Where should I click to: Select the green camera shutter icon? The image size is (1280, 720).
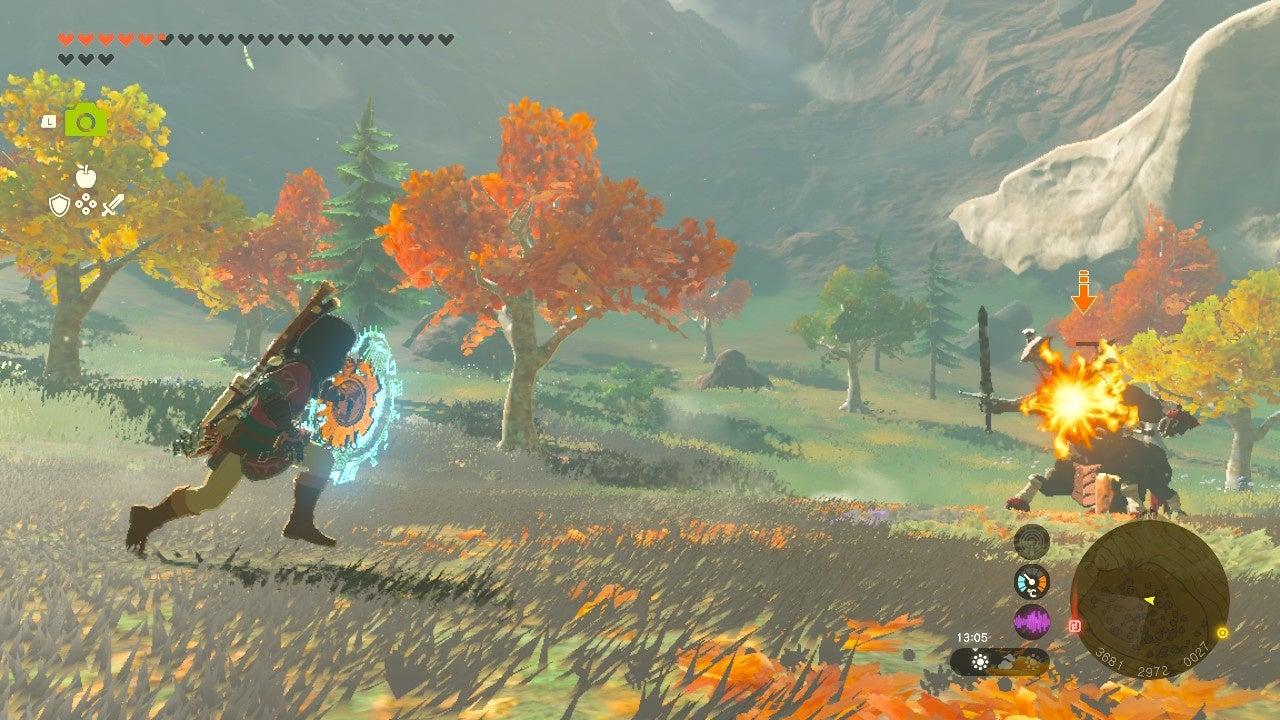pos(85,120)
